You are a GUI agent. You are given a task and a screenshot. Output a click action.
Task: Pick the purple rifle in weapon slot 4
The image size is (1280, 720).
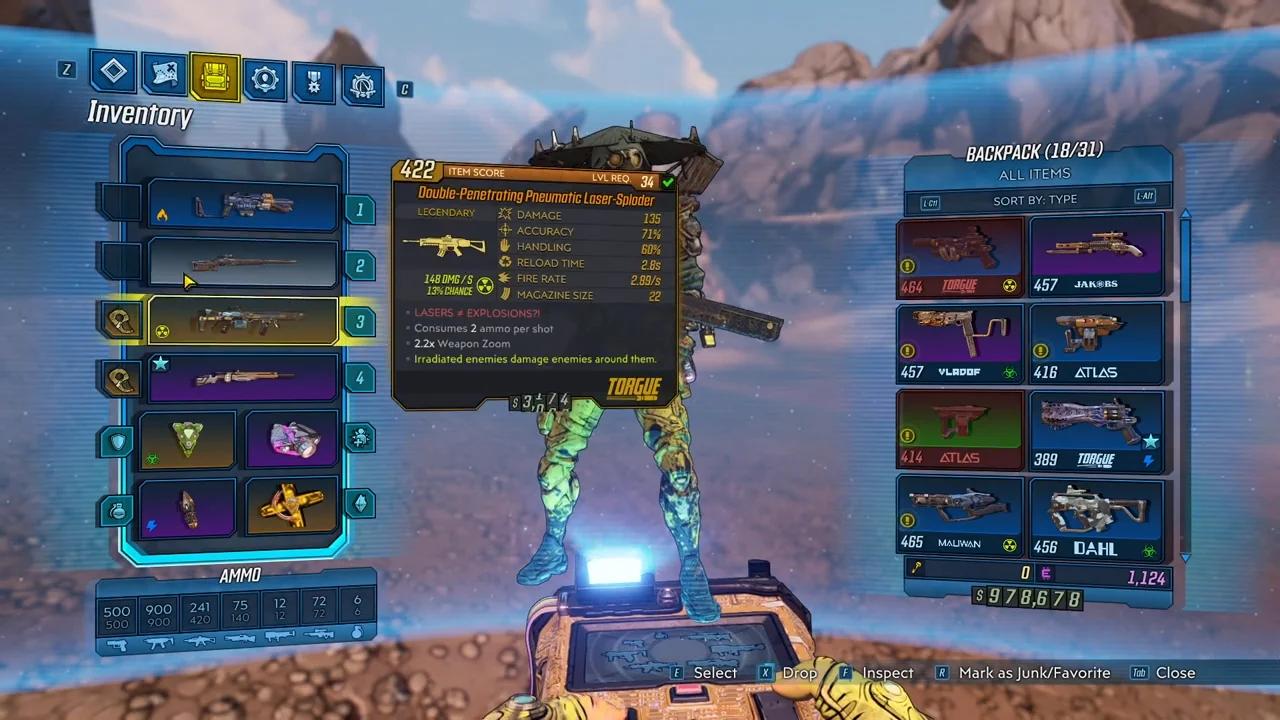tap(243, 378)
